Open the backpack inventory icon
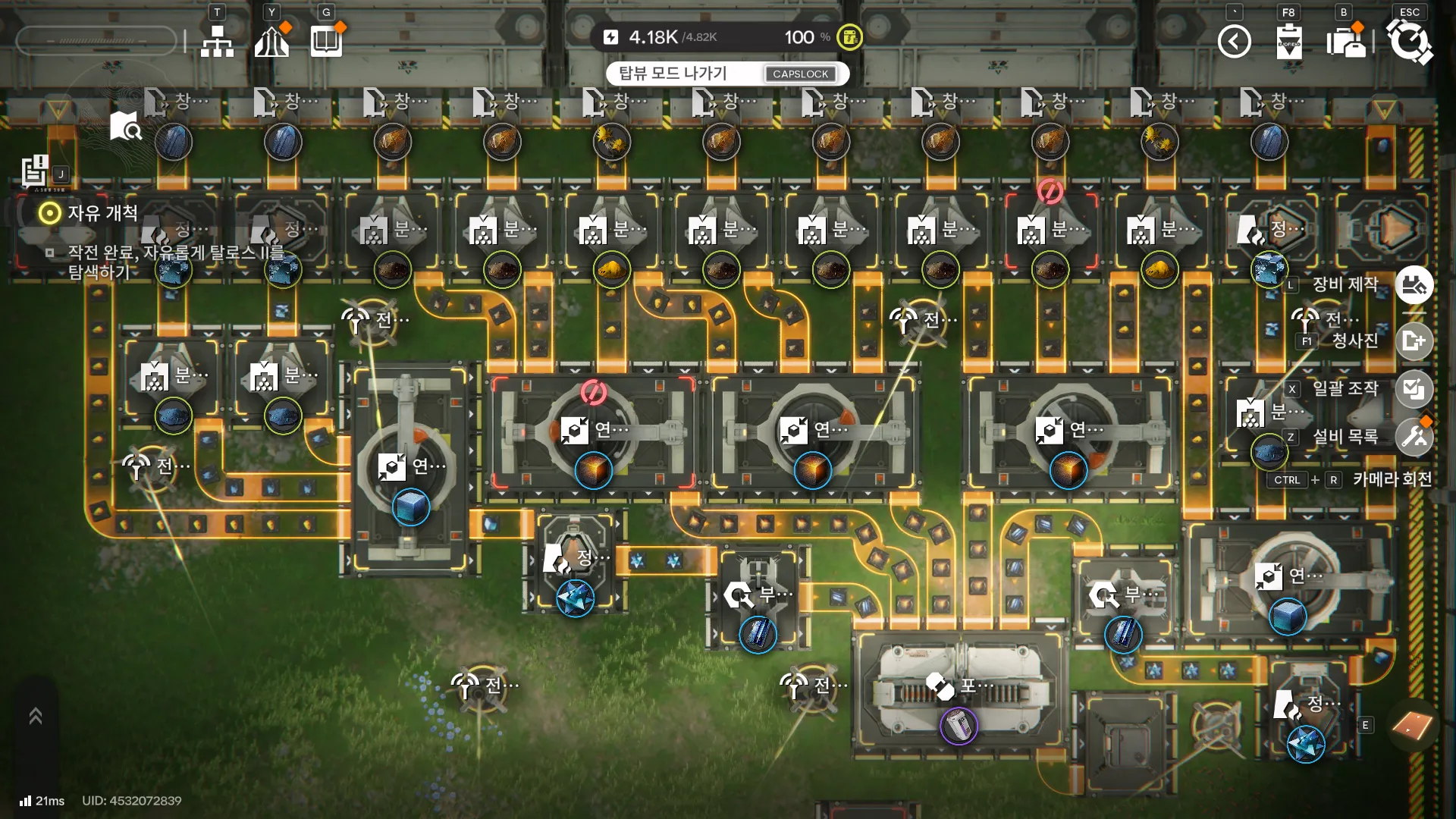 point(1345,41)
